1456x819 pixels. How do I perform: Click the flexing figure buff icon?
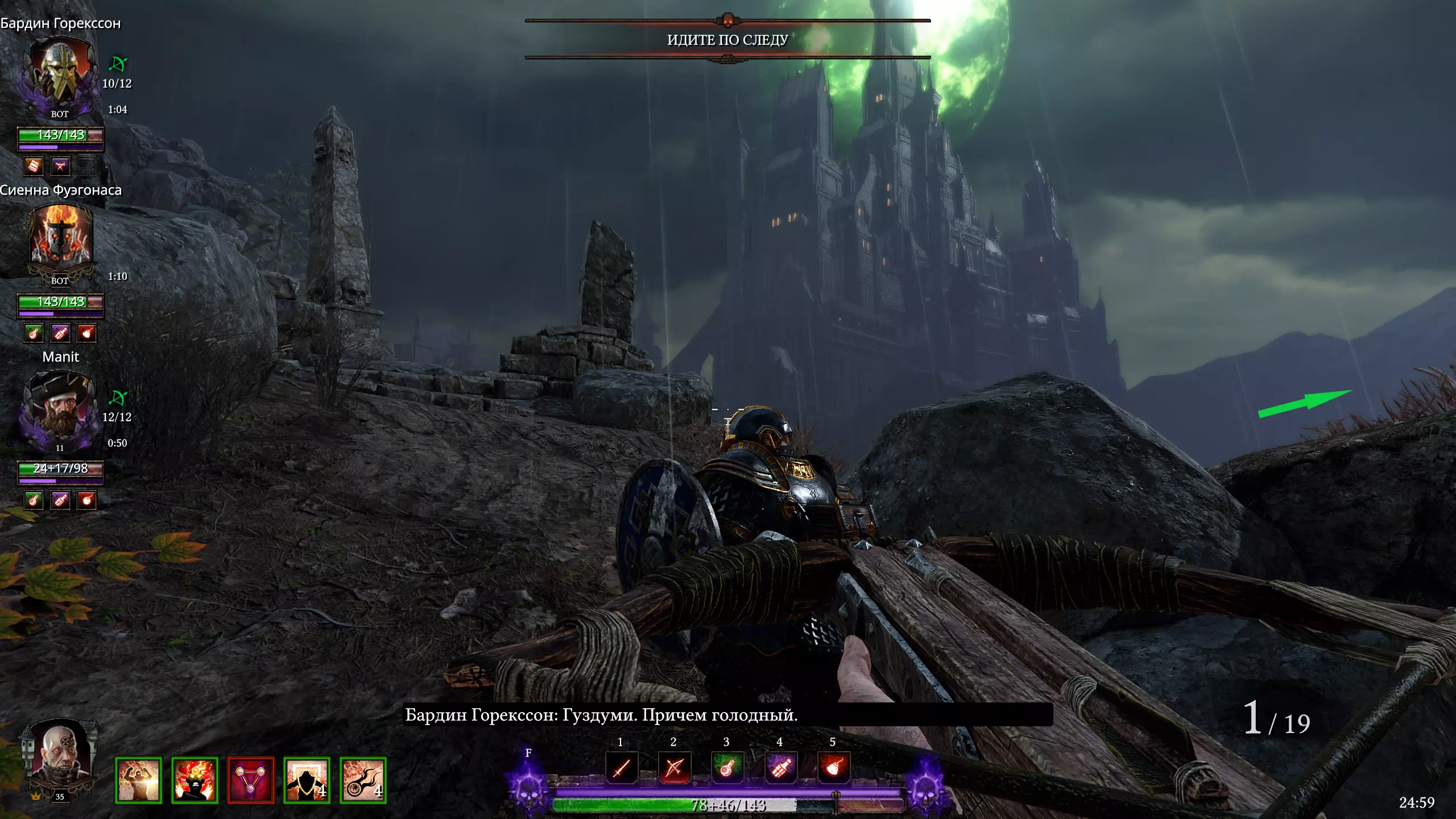coord(138,780)
